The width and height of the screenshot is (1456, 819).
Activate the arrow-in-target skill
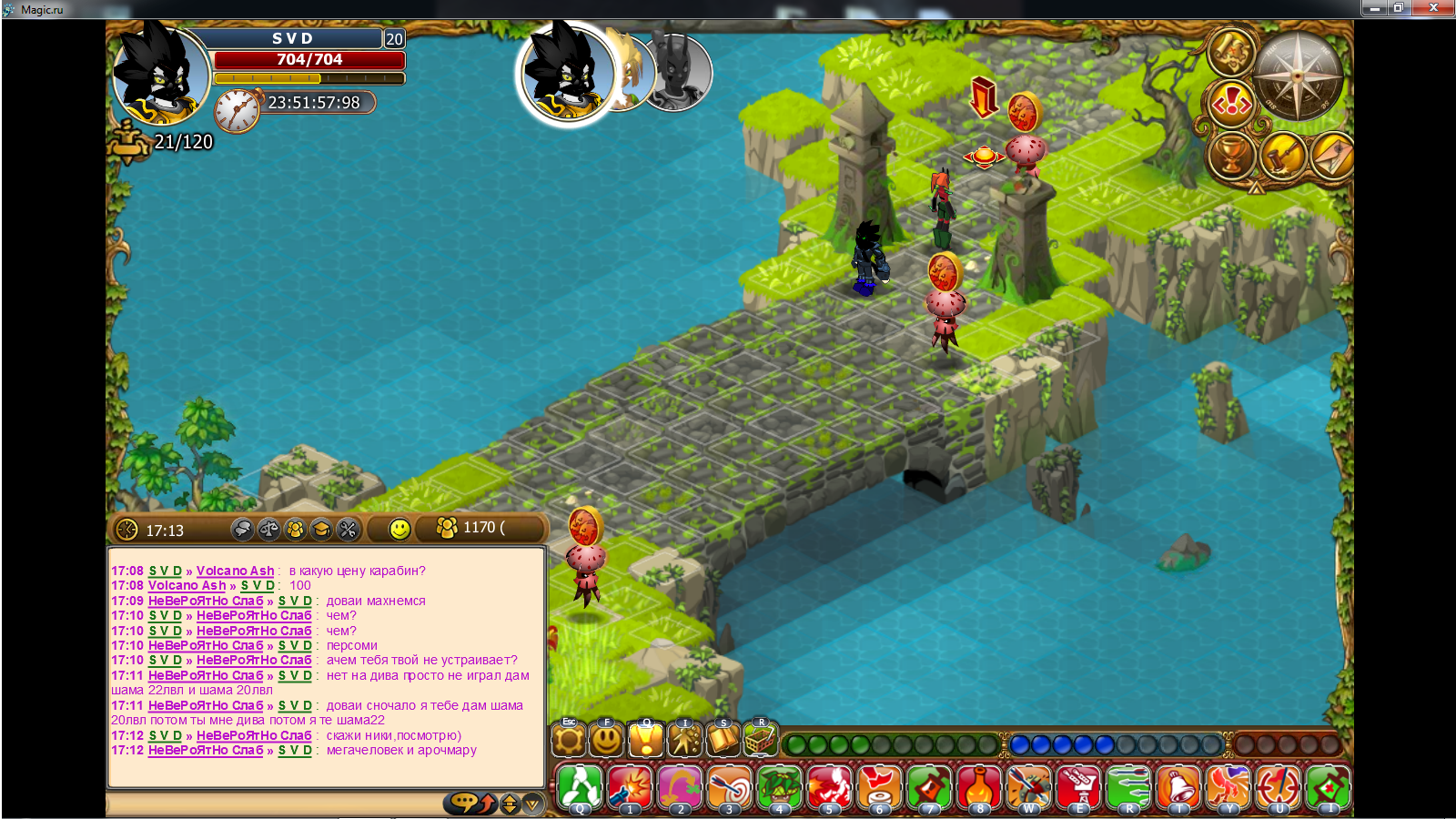730,787
